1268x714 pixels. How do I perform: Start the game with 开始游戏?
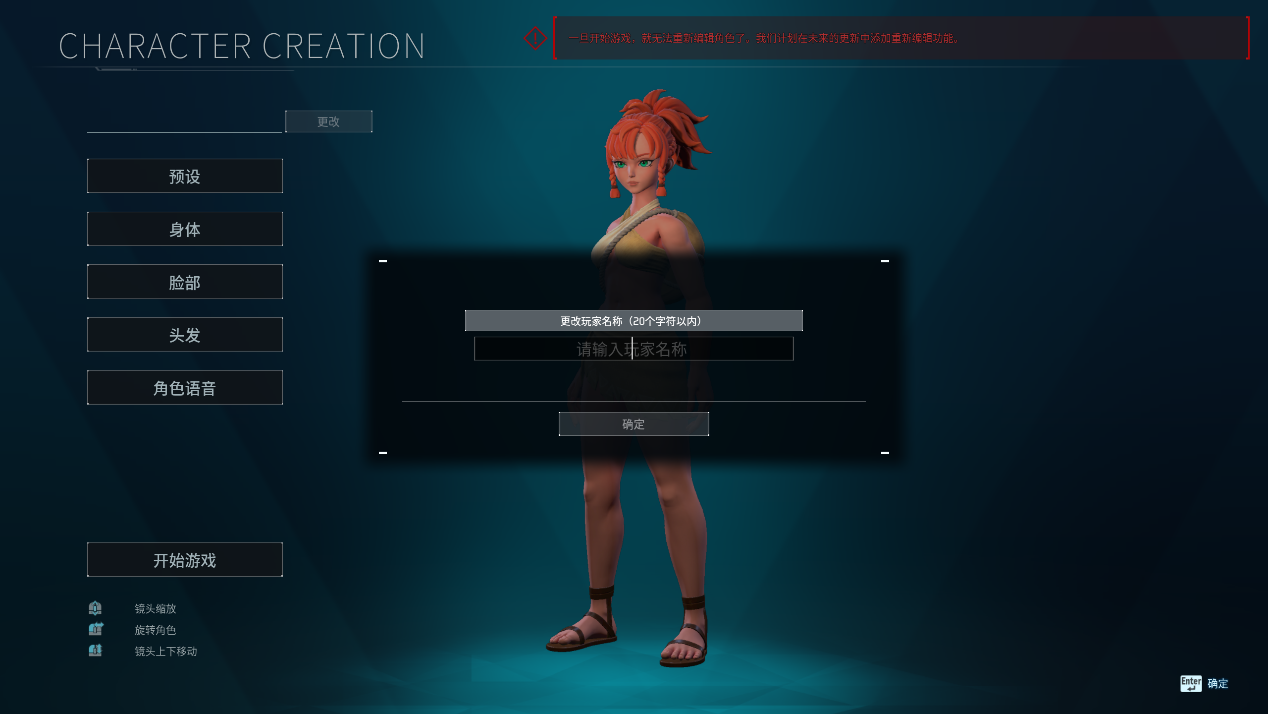pyautogui.click(x=185, y=560)
